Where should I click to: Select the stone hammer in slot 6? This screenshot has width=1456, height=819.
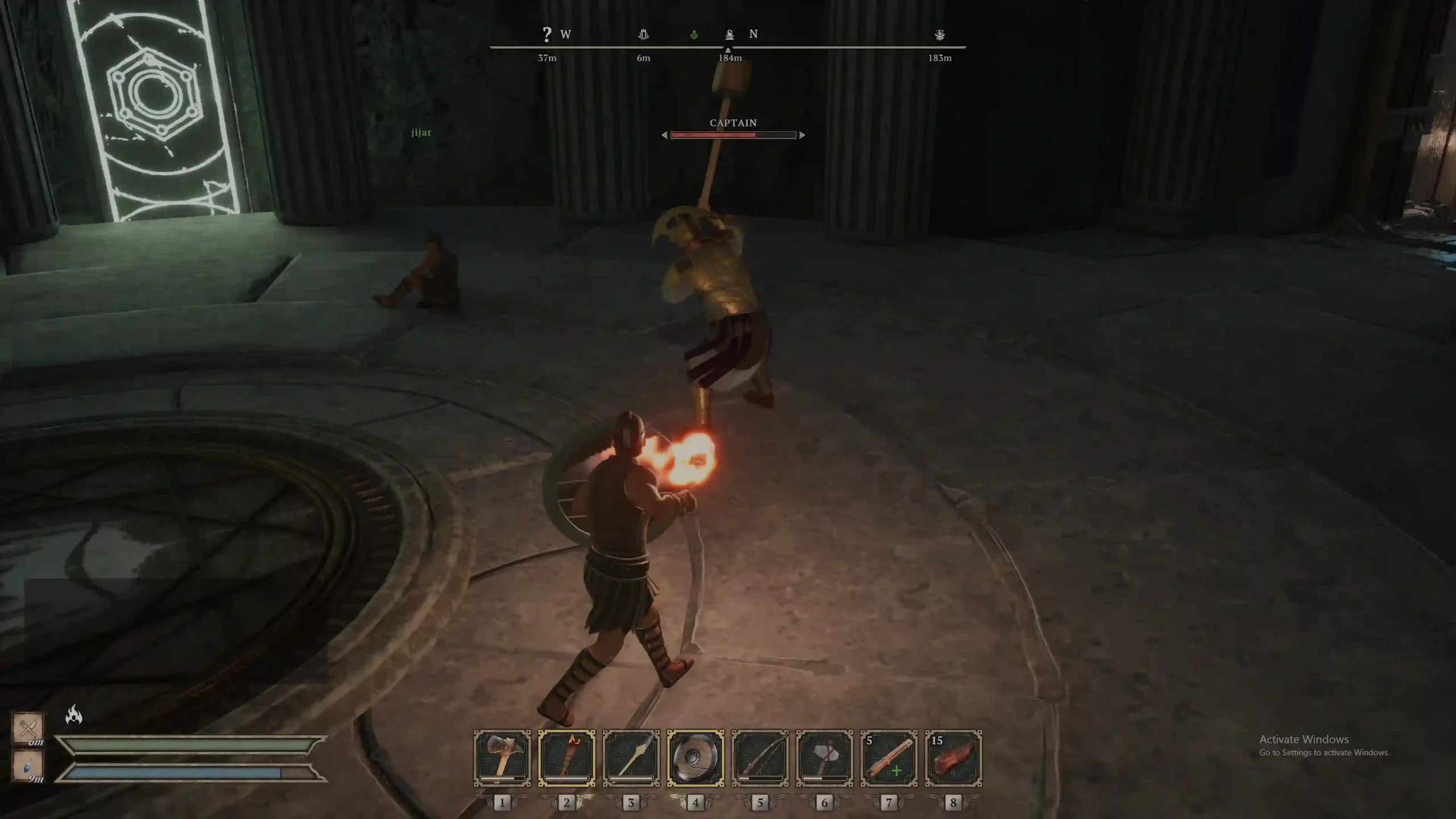click(x=824, y=758)
